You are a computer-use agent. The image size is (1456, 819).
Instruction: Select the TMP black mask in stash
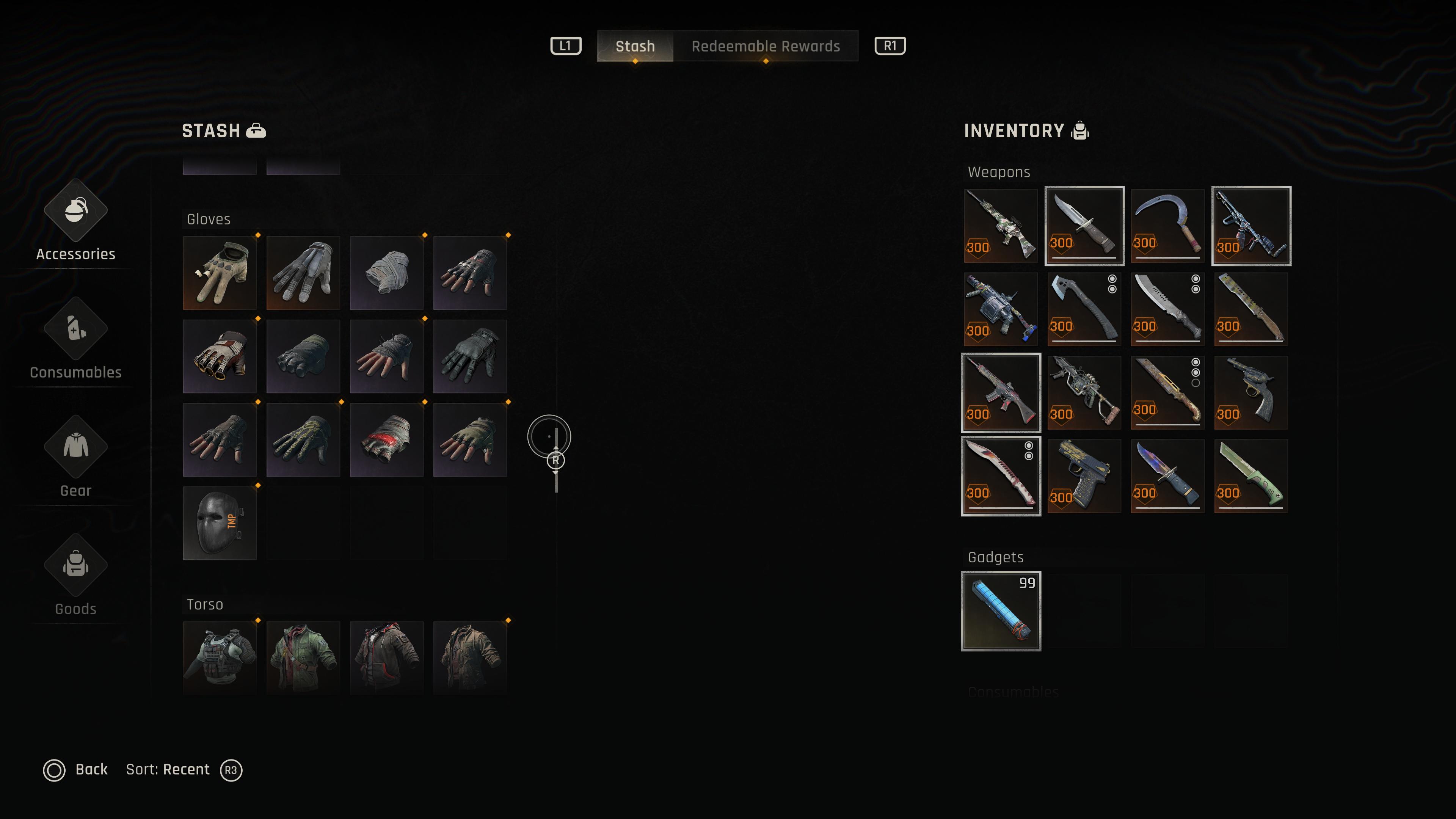click(x=220, y=523)
